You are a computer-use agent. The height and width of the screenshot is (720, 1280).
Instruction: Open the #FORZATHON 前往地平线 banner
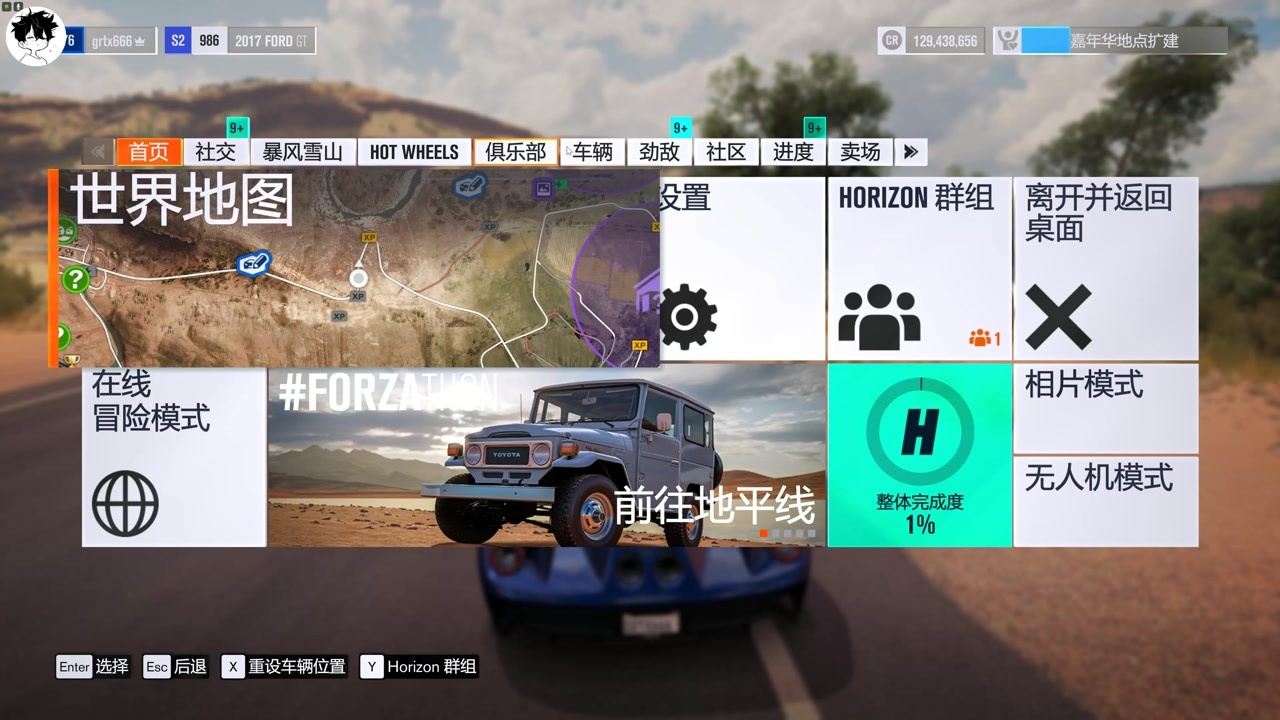(x=546, y=455)
